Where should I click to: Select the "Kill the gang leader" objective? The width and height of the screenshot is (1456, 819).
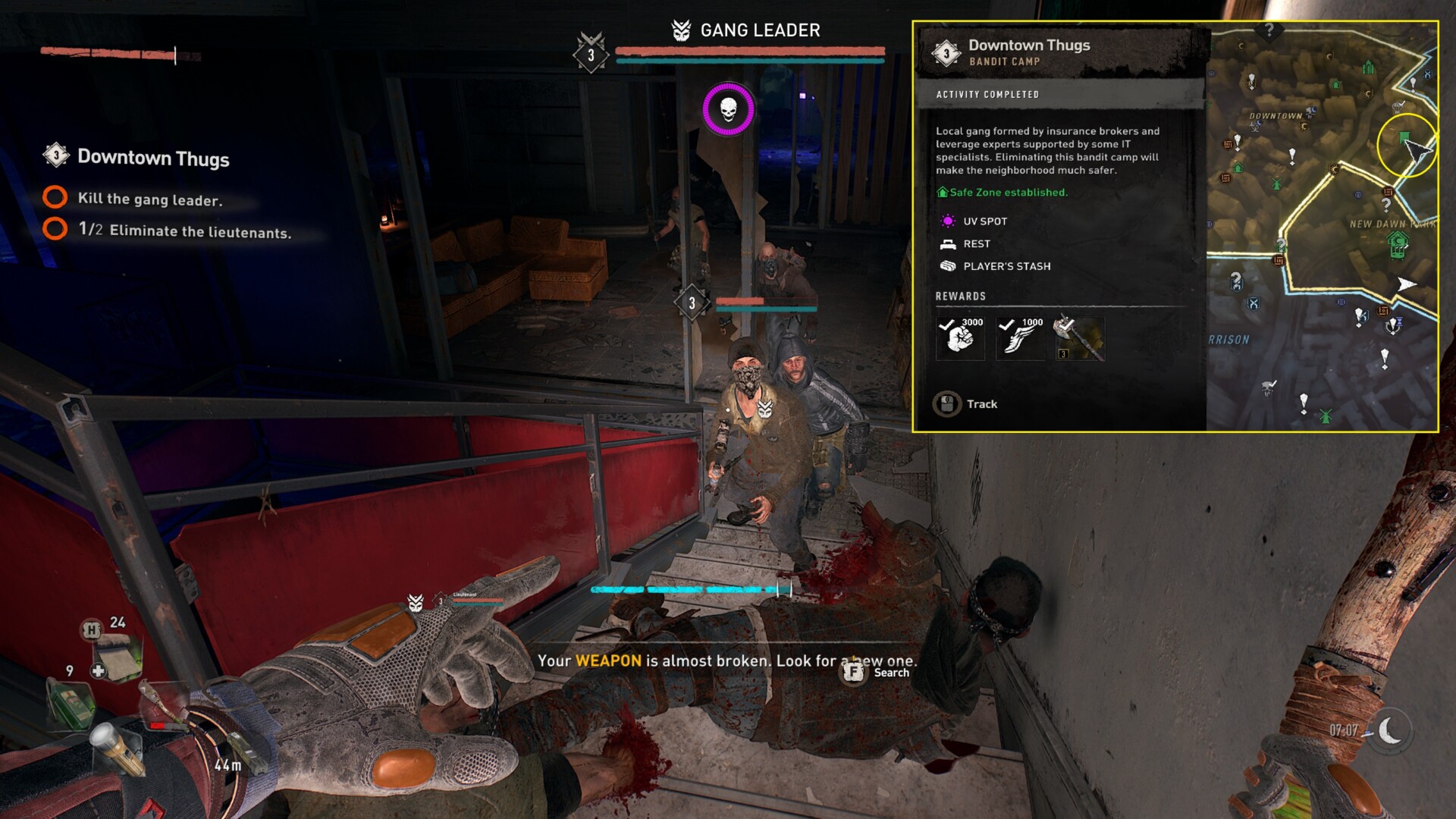(x=149, y=199)
